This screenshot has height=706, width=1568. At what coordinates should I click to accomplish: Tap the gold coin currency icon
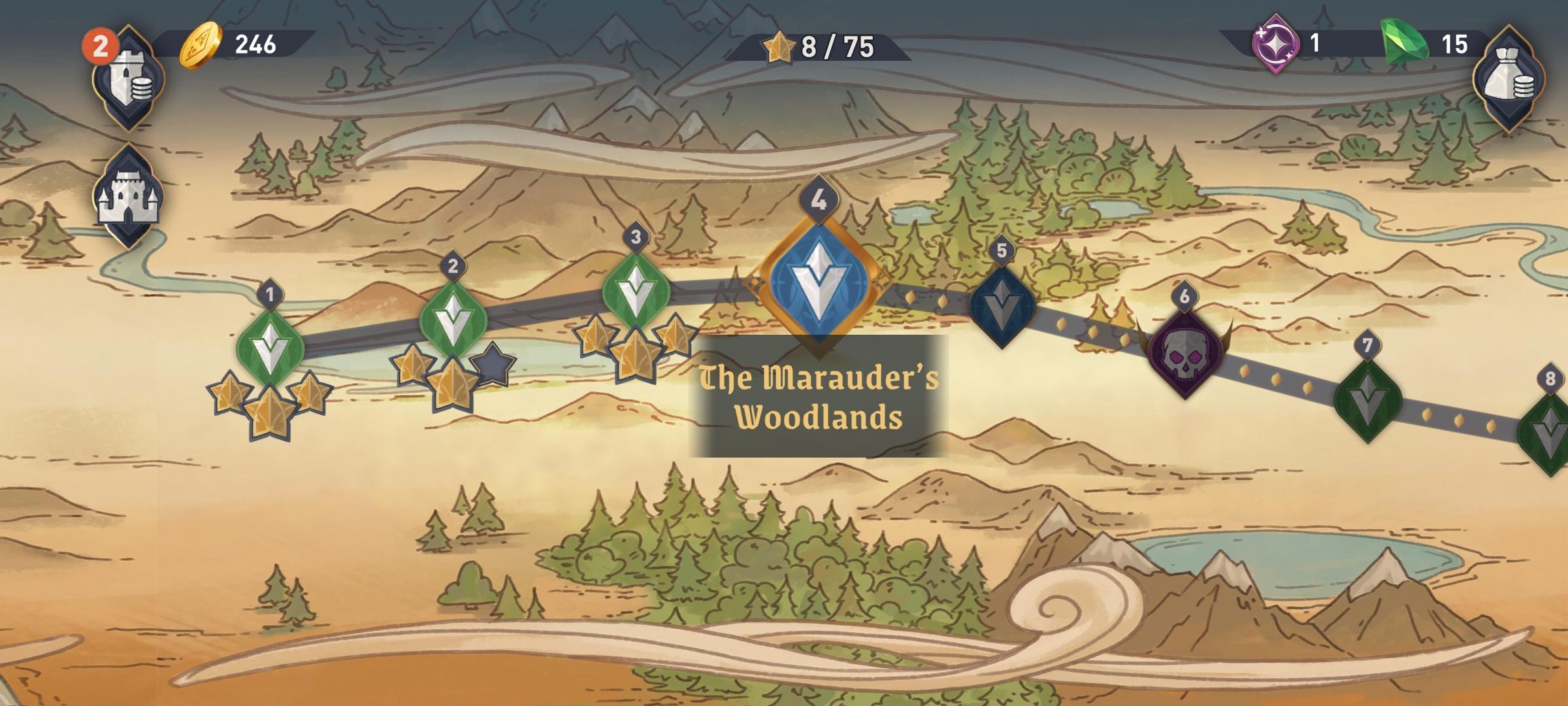point(201,44)
